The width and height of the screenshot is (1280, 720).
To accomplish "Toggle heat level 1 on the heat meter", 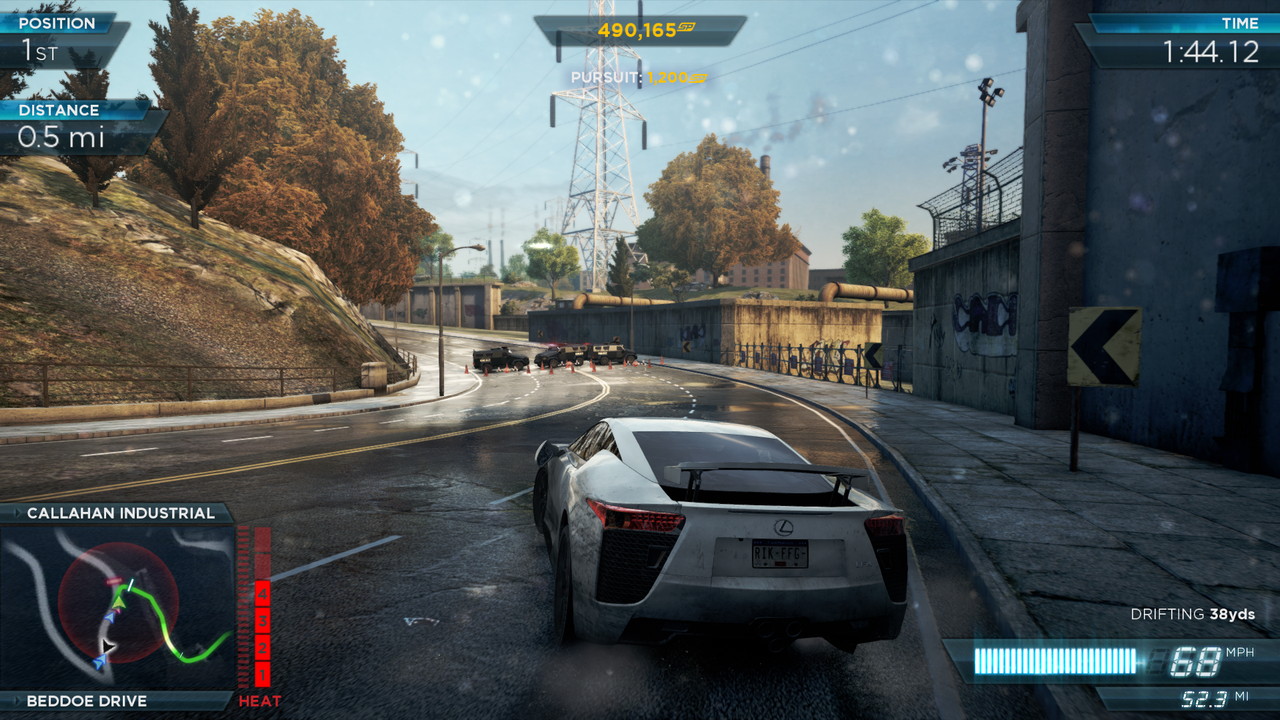I will click(262, 674).
